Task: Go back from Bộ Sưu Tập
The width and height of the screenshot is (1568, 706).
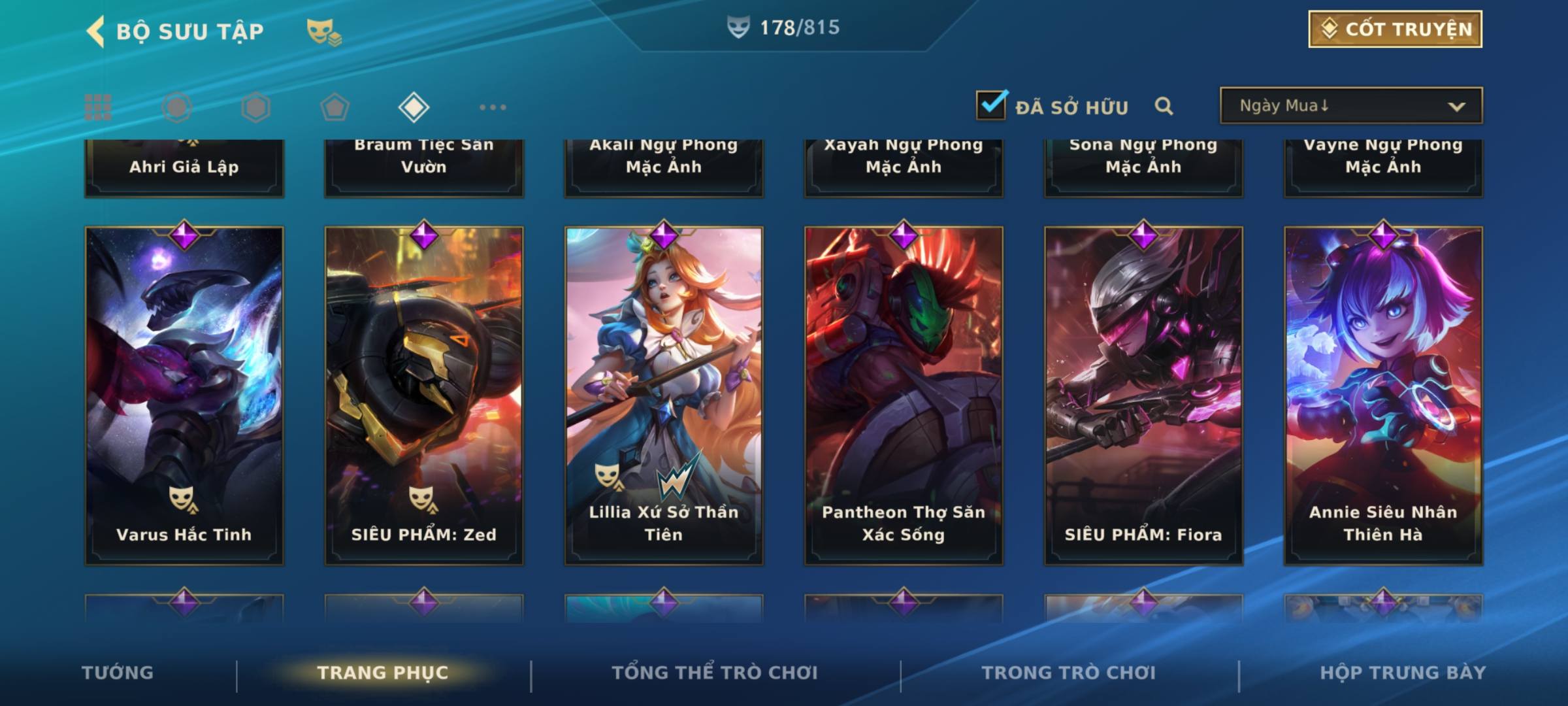Action: (x=96, y=31)
